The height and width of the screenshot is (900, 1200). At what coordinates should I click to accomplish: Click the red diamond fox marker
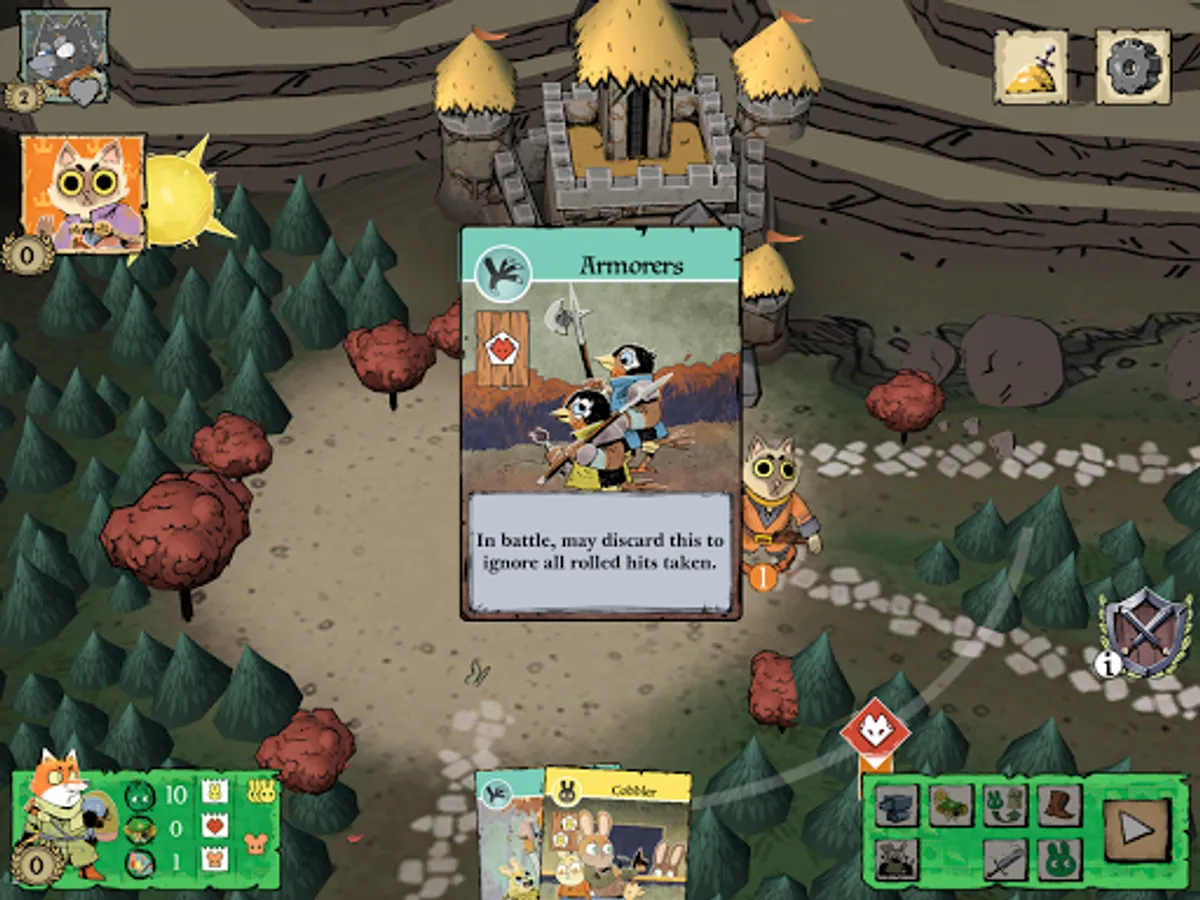[875, 732]
